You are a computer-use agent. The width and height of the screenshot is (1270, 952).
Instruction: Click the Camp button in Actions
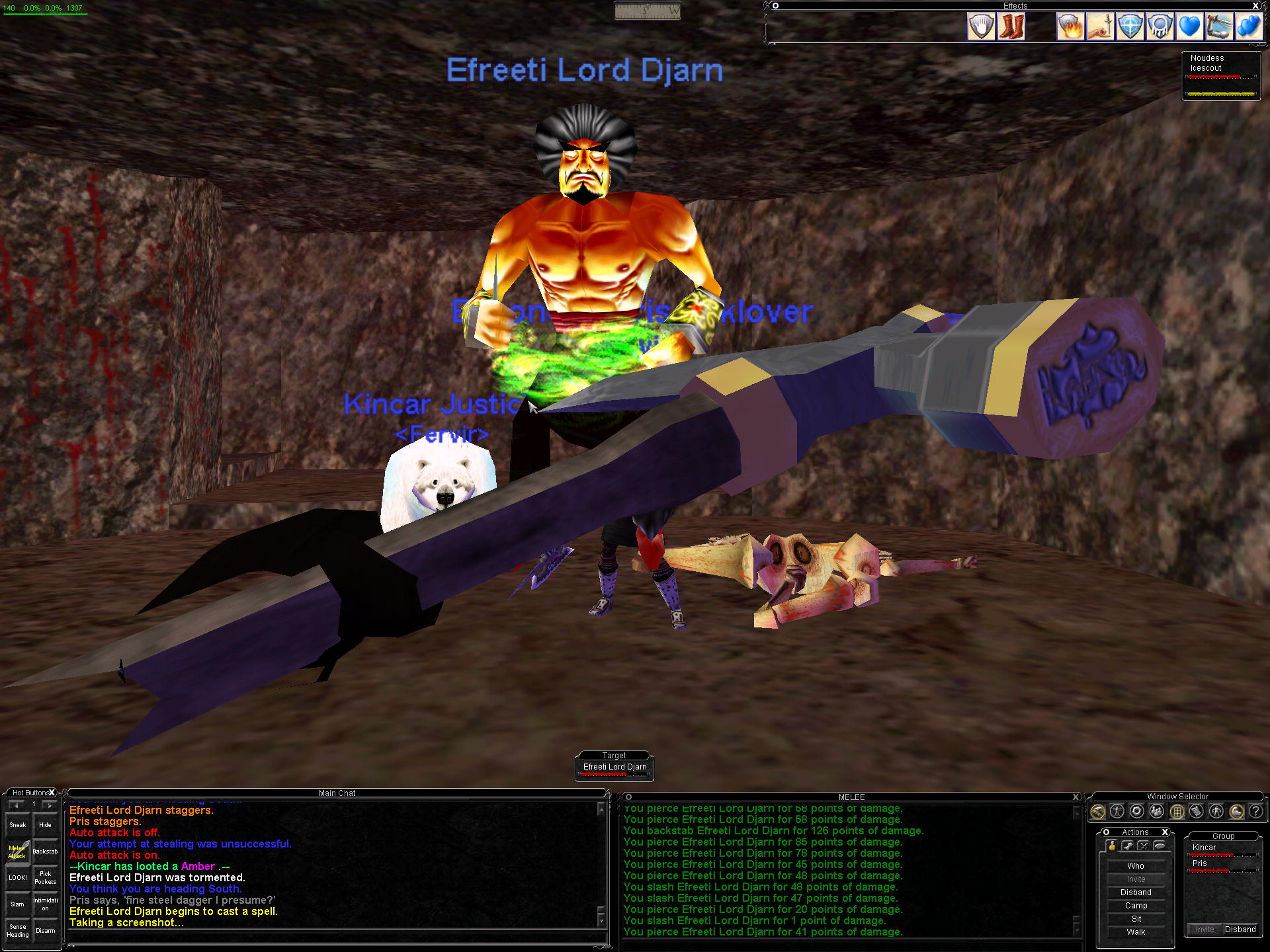pyautogui.click(x=1136, y=906)
